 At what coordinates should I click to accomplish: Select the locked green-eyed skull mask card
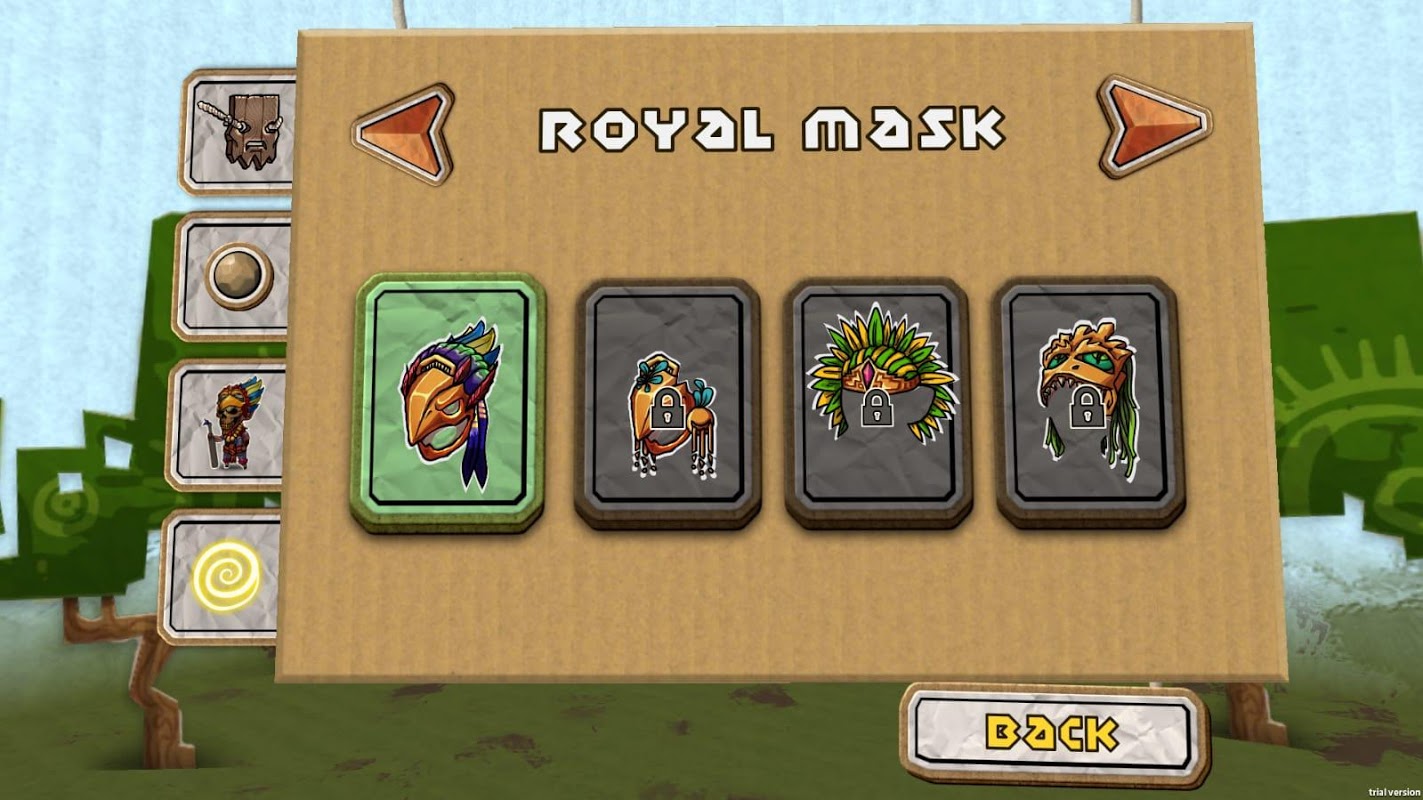click(x=1089, y=402)
